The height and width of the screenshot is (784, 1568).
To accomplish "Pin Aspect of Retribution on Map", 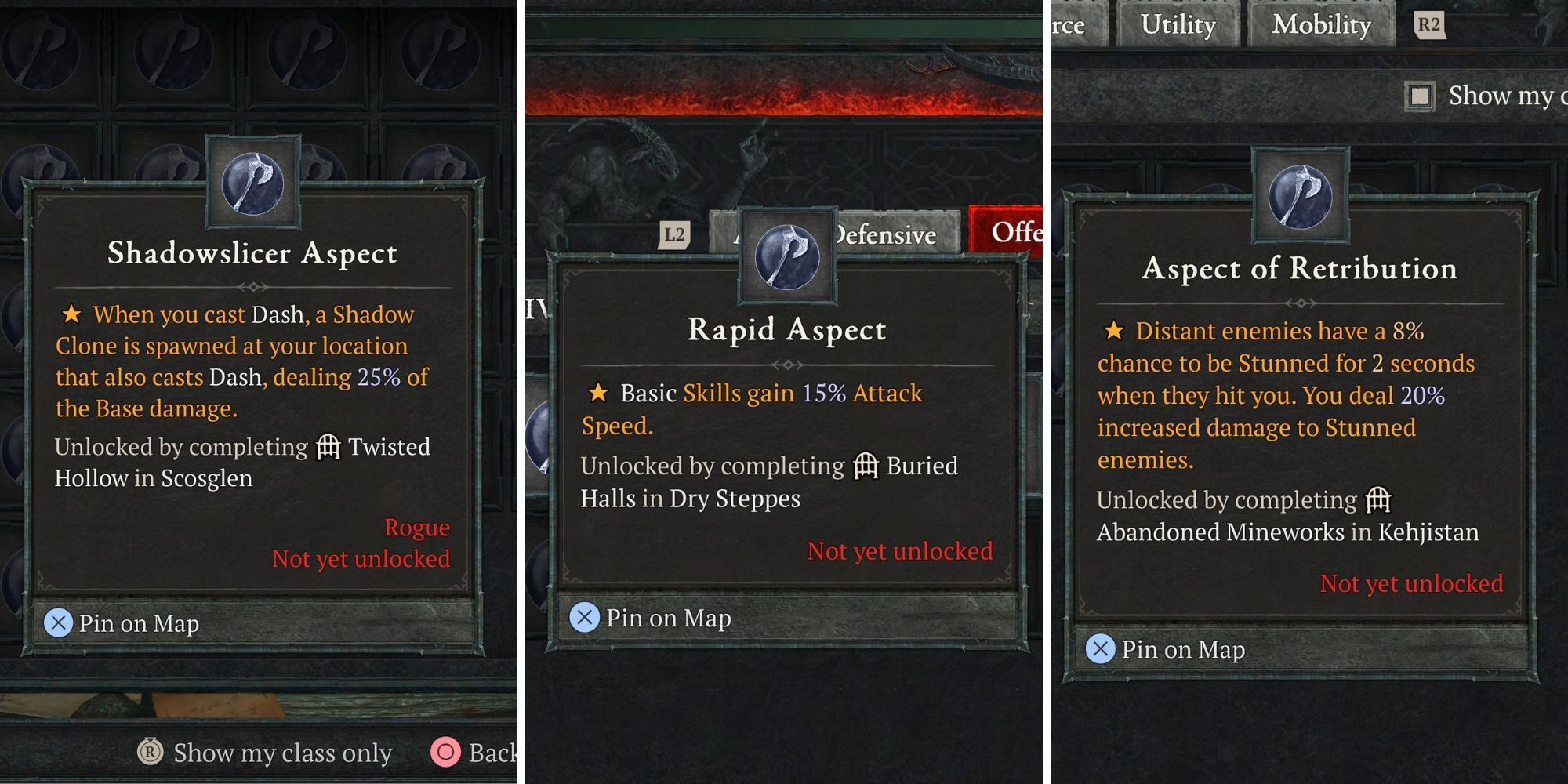I will pyautogui.click(x=1167, y=649).
